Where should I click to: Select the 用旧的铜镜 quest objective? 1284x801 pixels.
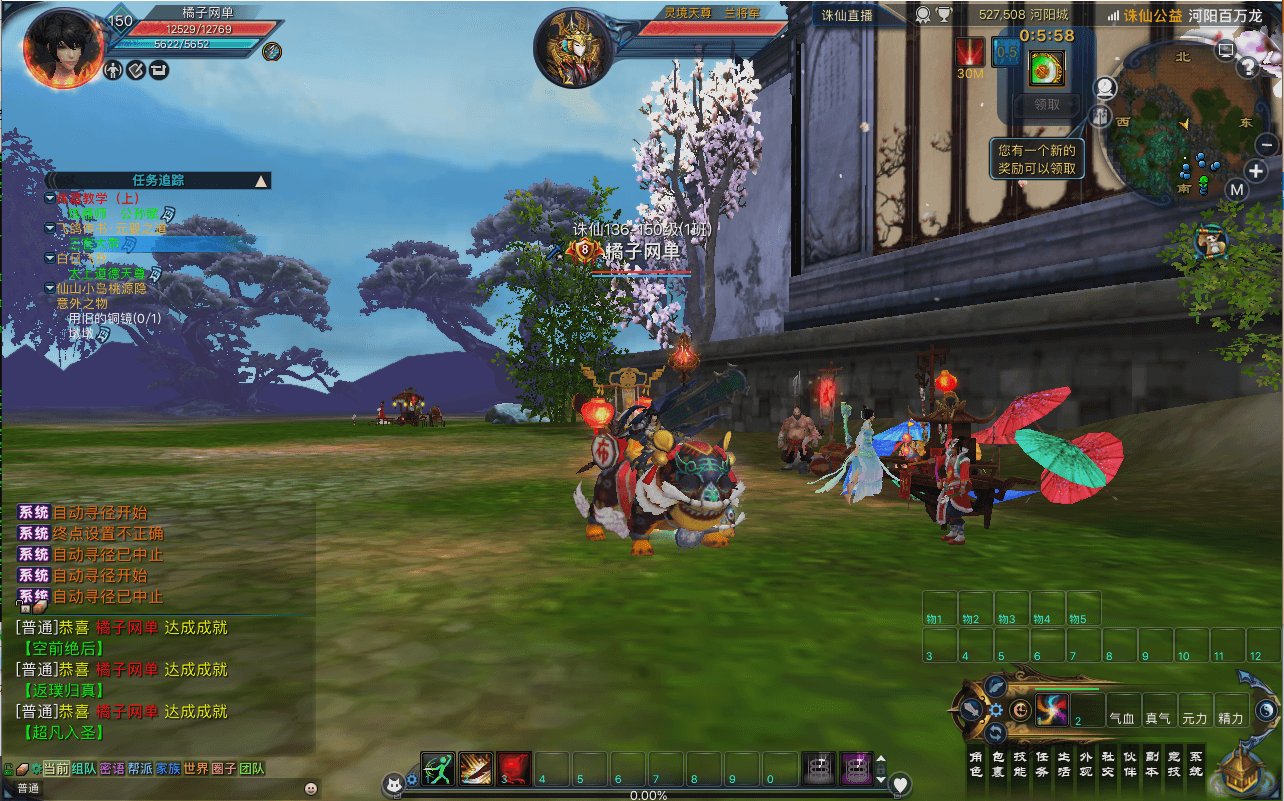pos(114,318)
